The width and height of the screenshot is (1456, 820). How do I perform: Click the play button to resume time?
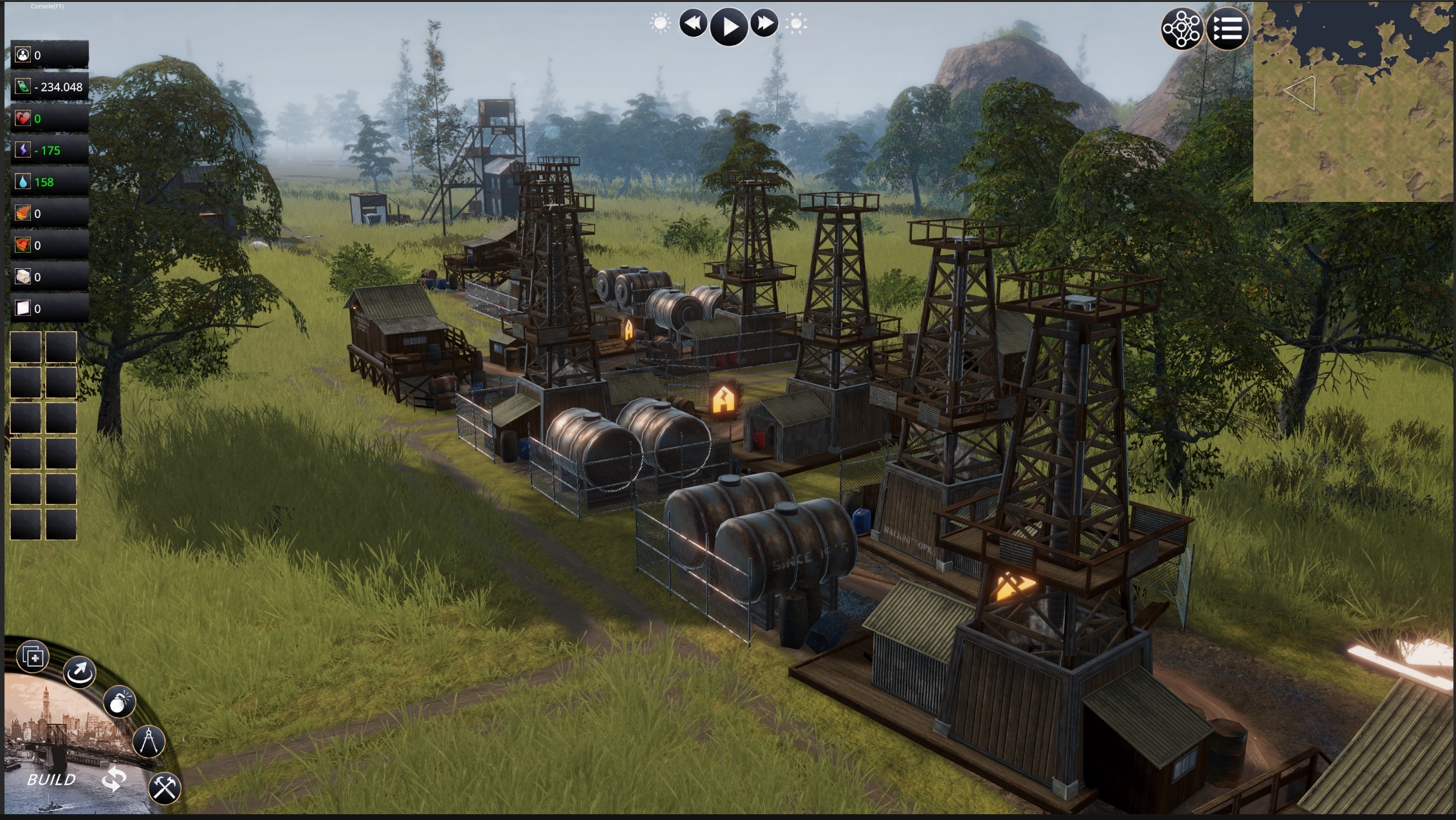(729, 26)
